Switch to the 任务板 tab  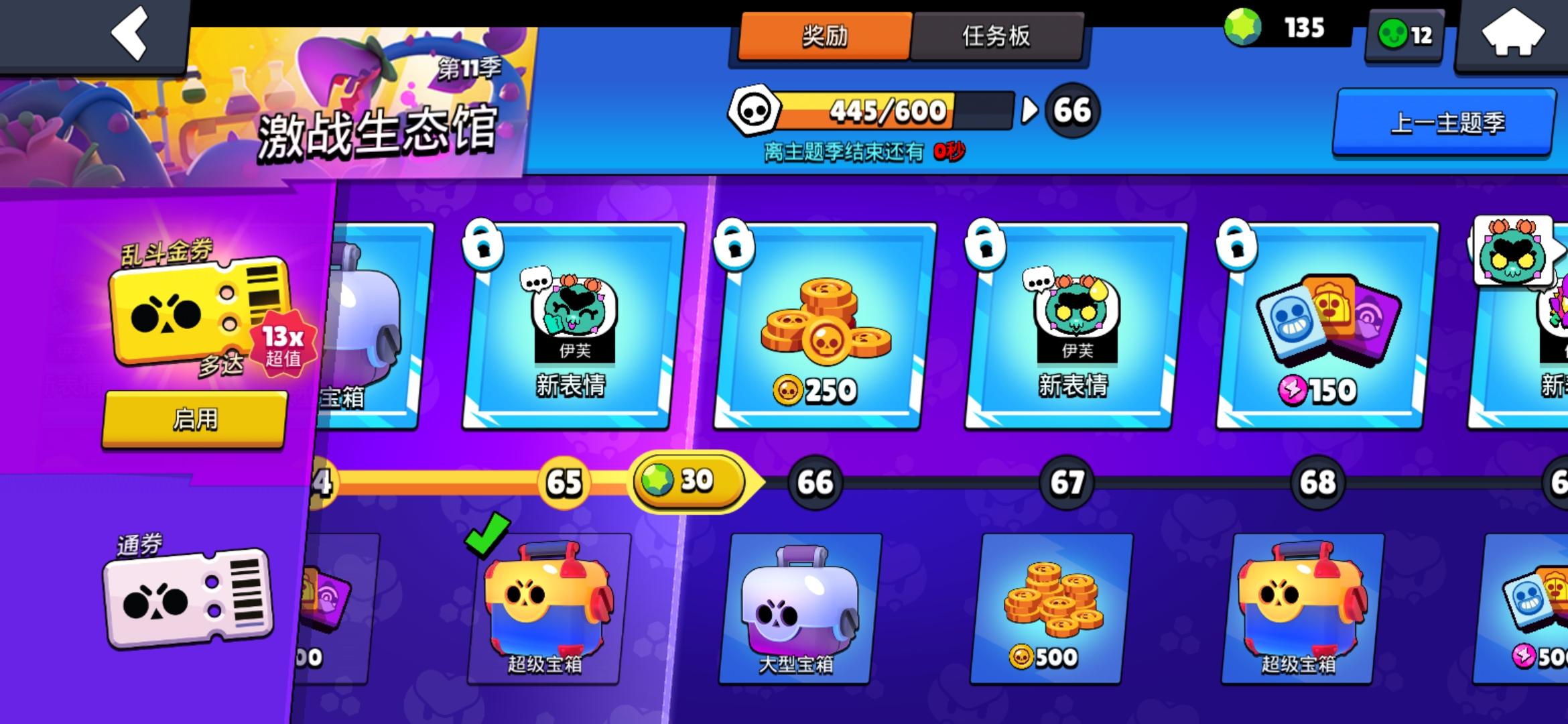(x=998, y=37)
